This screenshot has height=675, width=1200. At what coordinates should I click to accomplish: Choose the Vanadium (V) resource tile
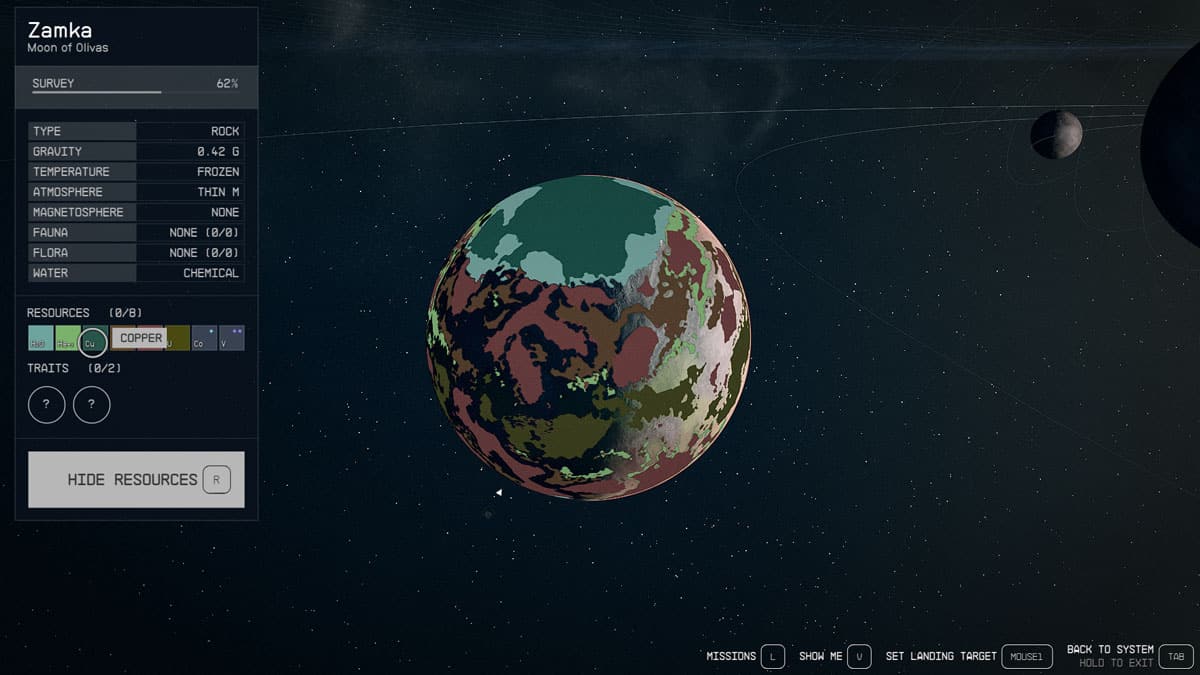(231, 338)
